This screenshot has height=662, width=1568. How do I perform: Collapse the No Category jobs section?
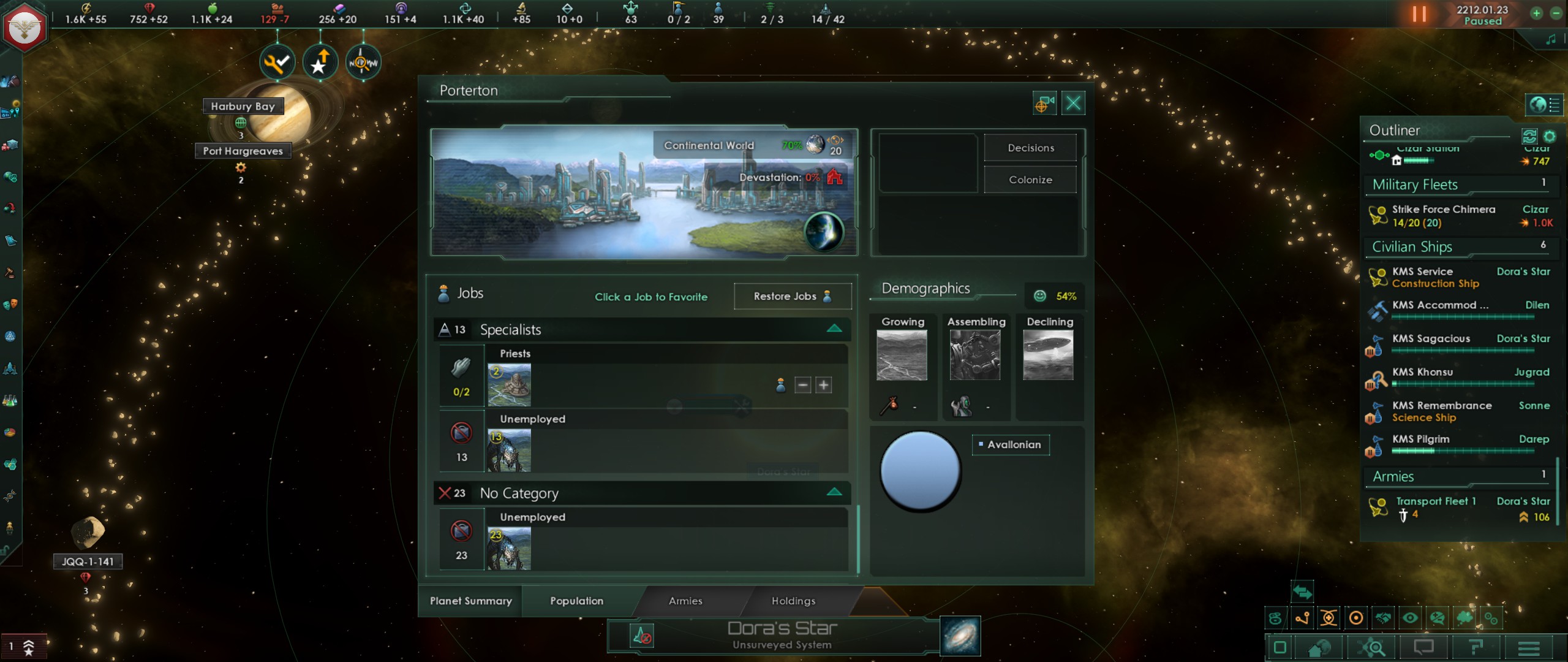[x=834, y=492]
